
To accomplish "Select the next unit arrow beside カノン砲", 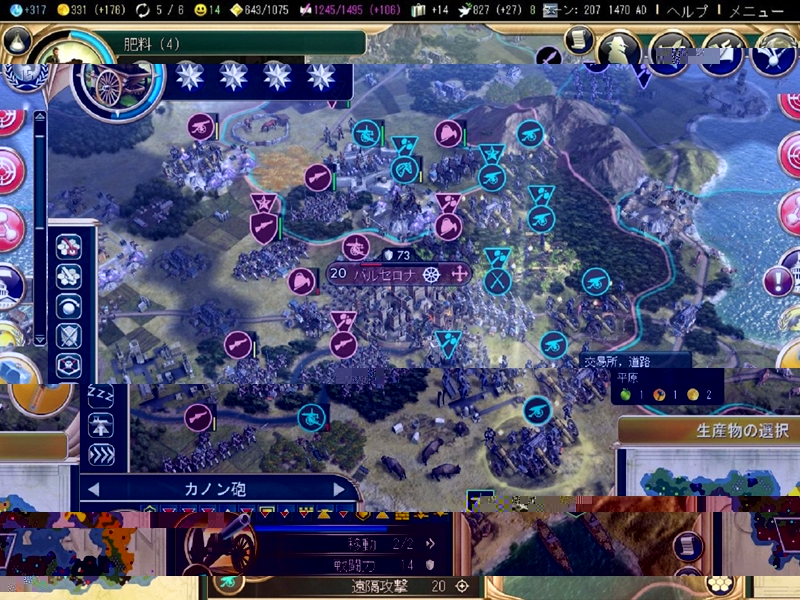I will [x=341, y=489].
